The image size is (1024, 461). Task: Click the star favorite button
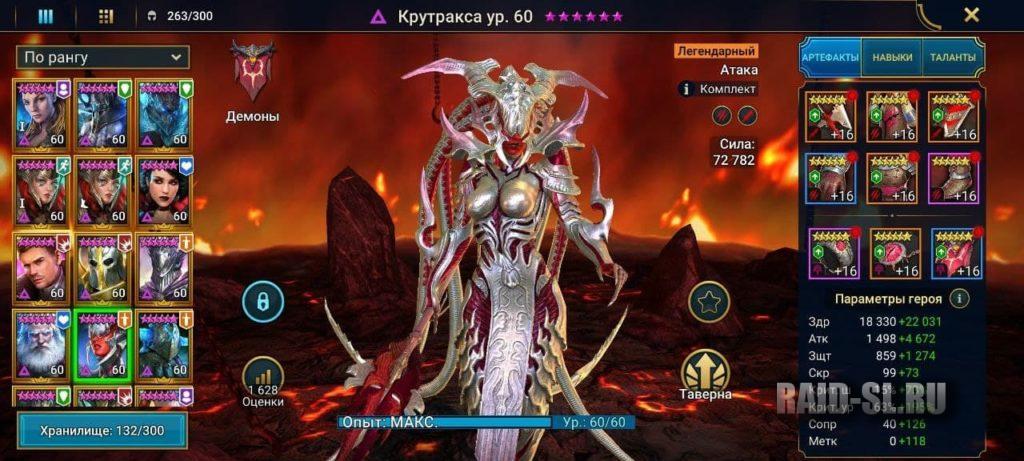tap(709, 300)
